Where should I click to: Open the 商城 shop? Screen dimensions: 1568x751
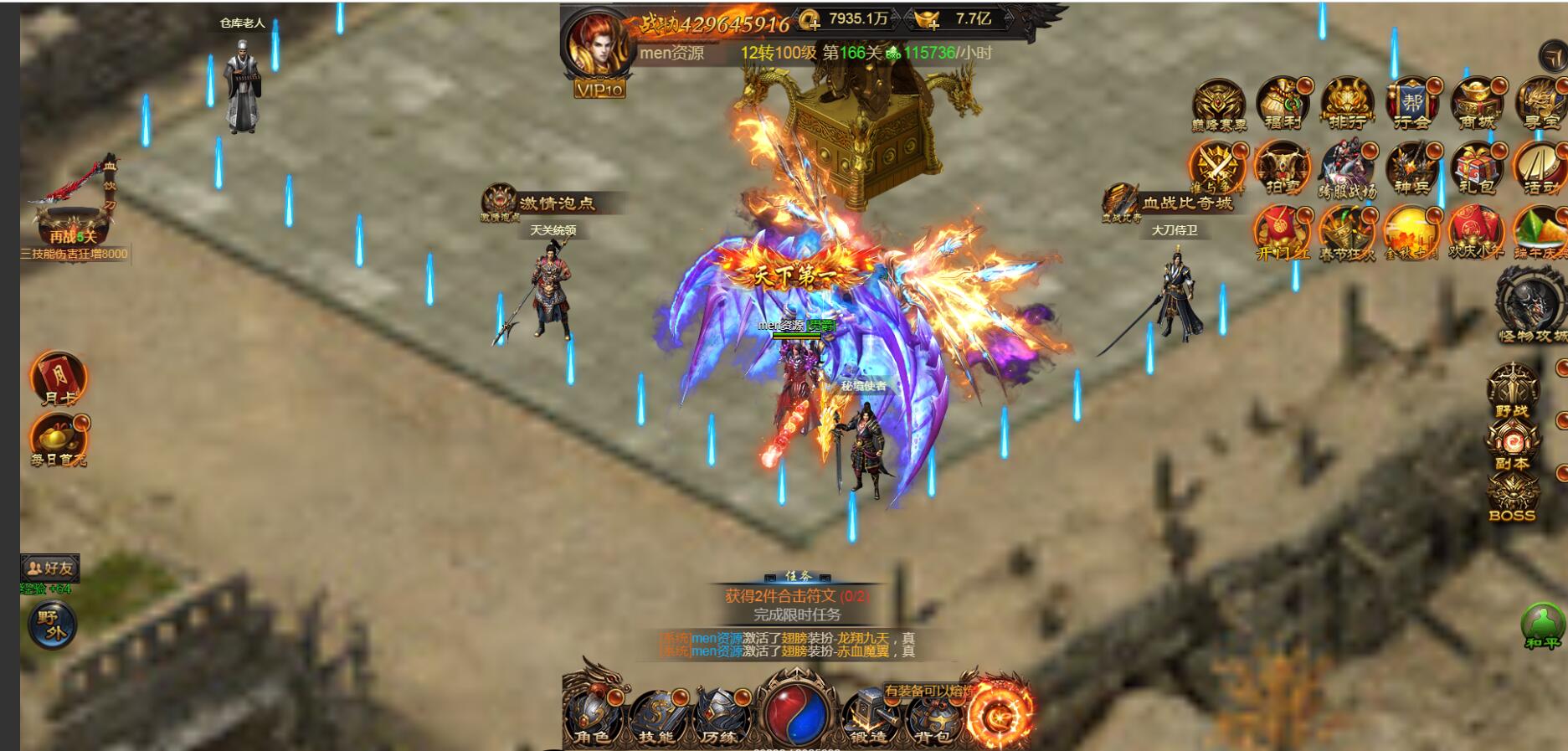[1477, 104]
